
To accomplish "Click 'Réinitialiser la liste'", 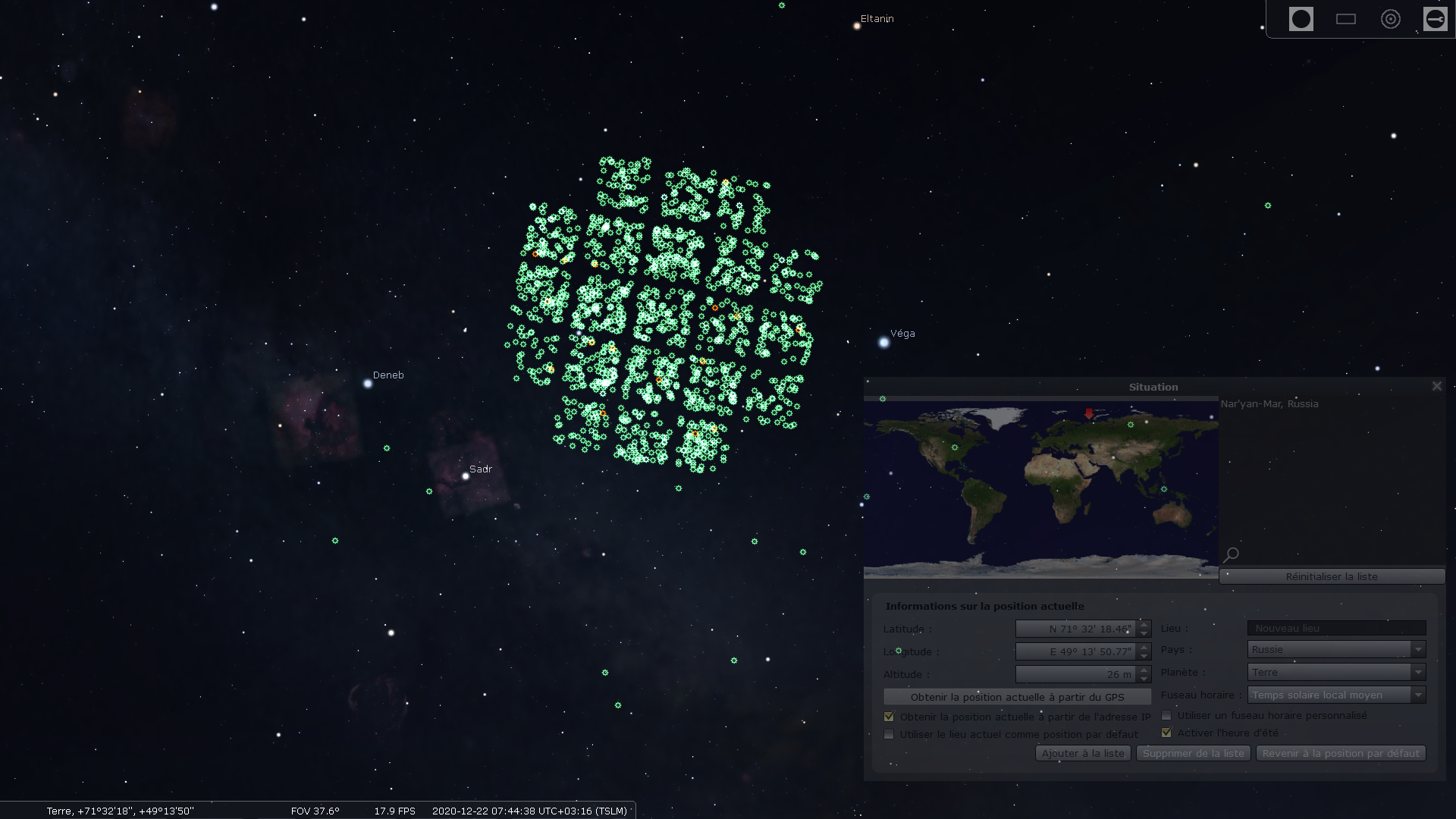I will point(1332,576).
